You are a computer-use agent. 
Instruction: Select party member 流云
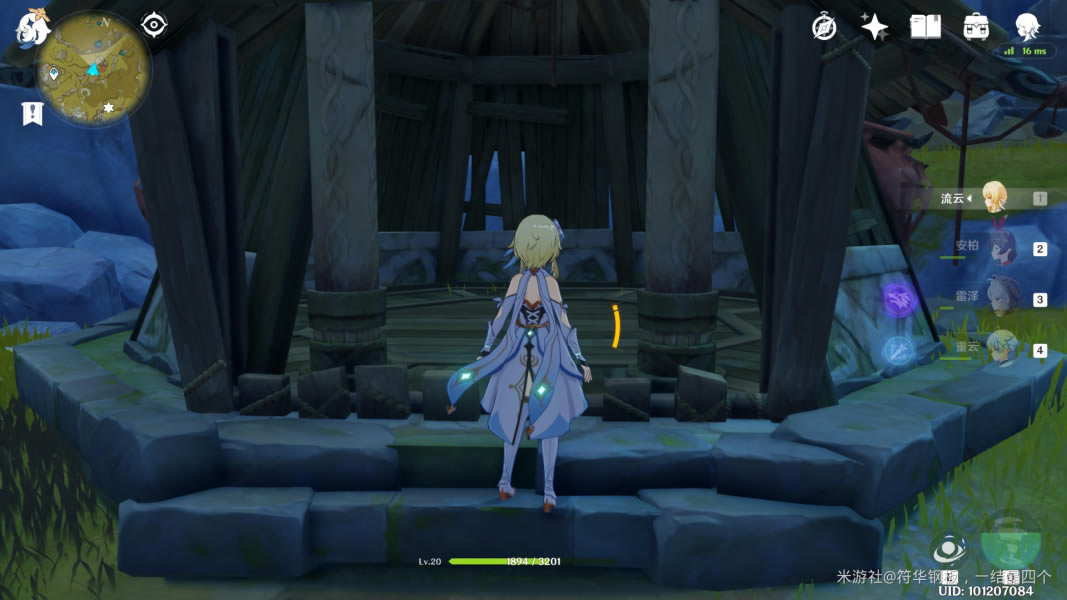994,197
